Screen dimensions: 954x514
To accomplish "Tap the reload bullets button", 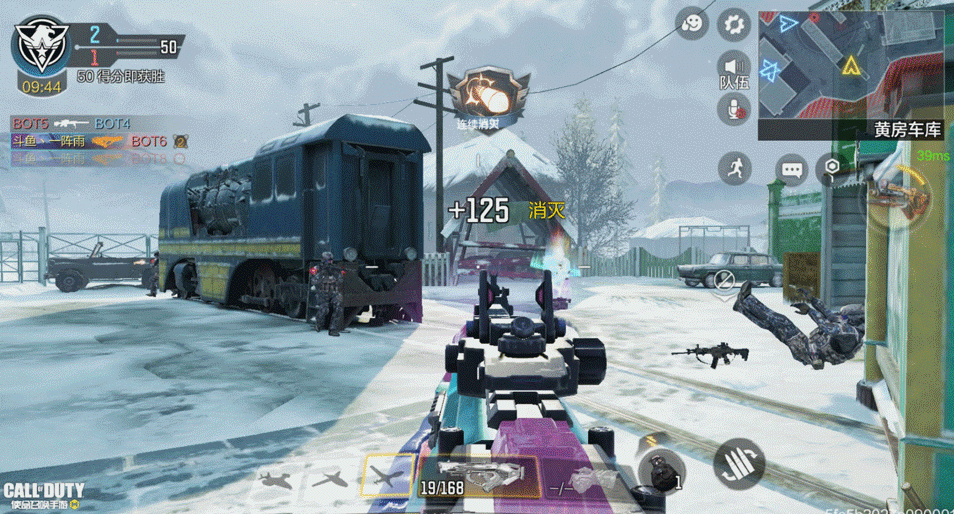I will point(739,463).
